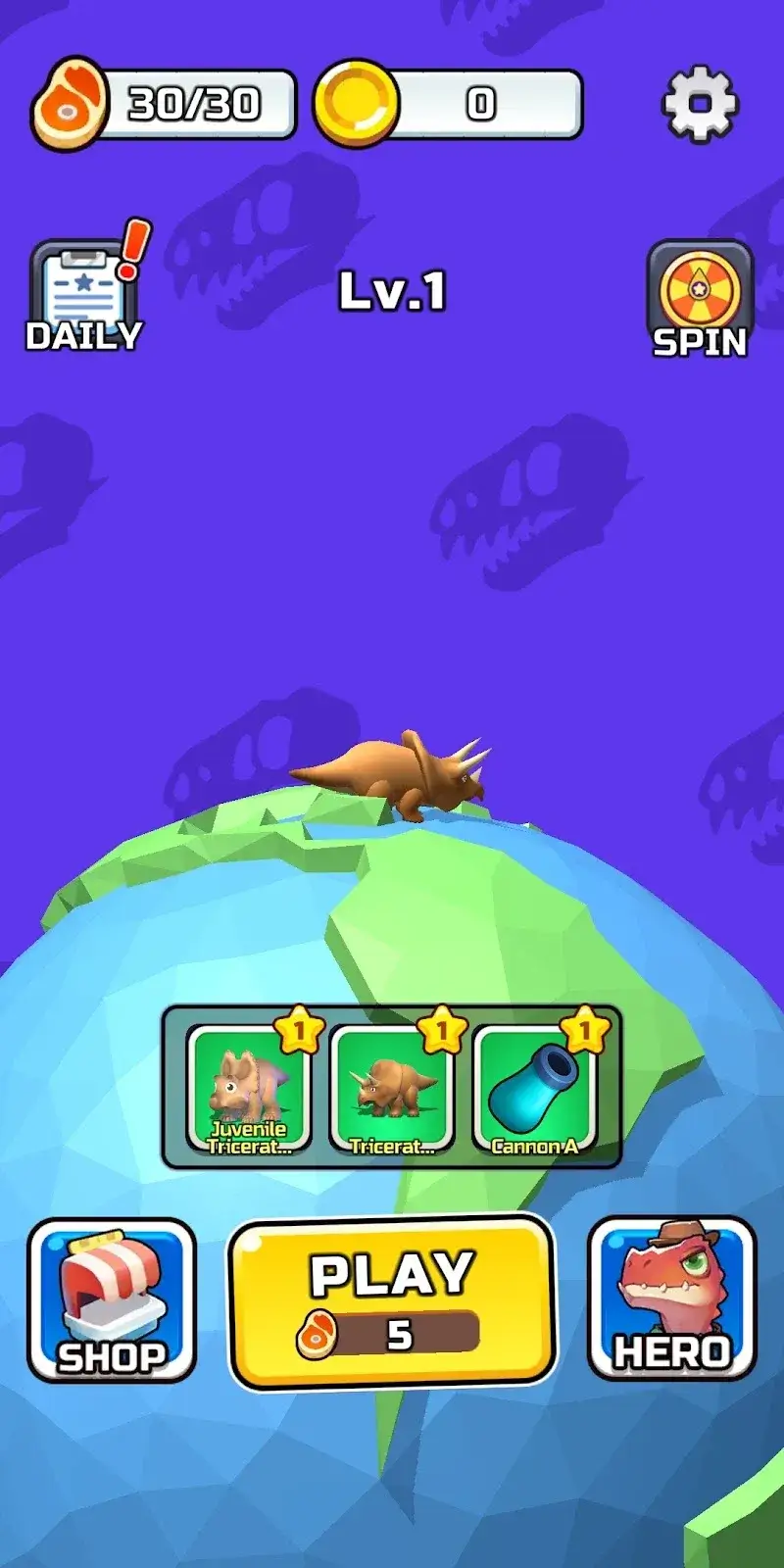Screen dimensions: 784x1568
Task: Select the Juvenile Triceratops card
Action: point(249,1089)
